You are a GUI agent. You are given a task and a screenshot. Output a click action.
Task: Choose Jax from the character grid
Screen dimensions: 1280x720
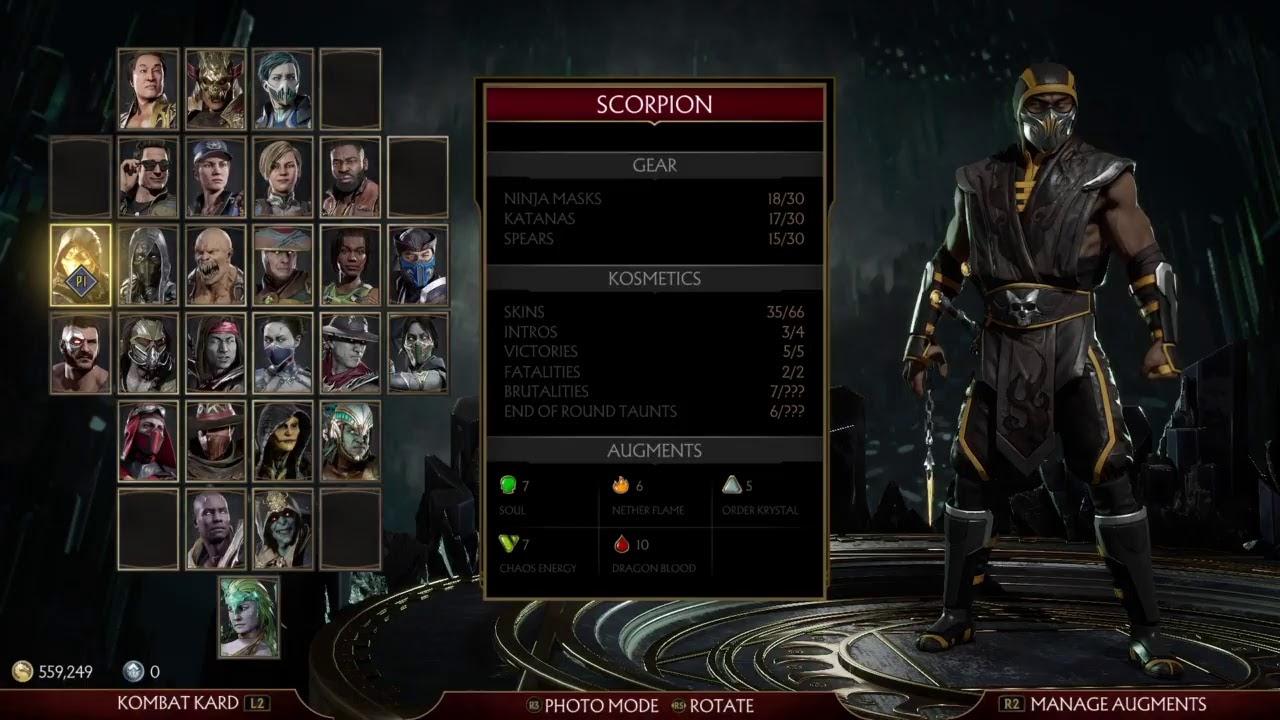pos(350,177)
